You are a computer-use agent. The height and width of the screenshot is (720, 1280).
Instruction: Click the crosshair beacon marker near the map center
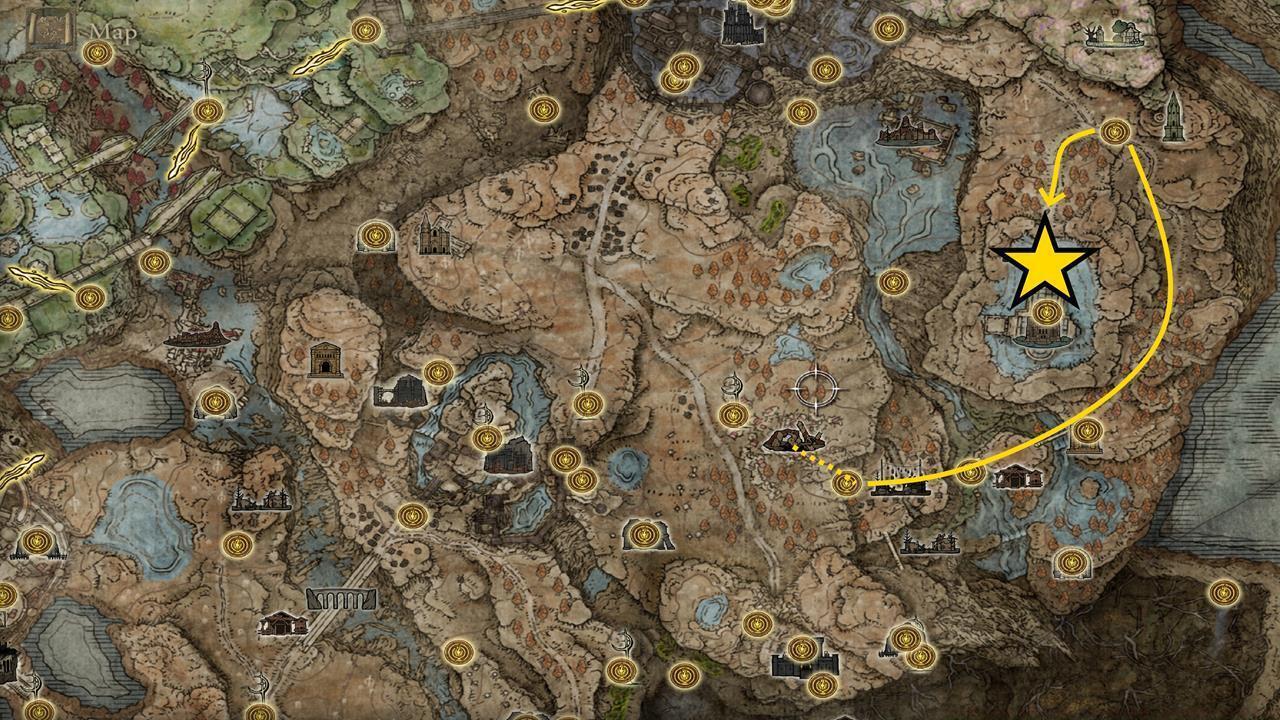(816, 385)
